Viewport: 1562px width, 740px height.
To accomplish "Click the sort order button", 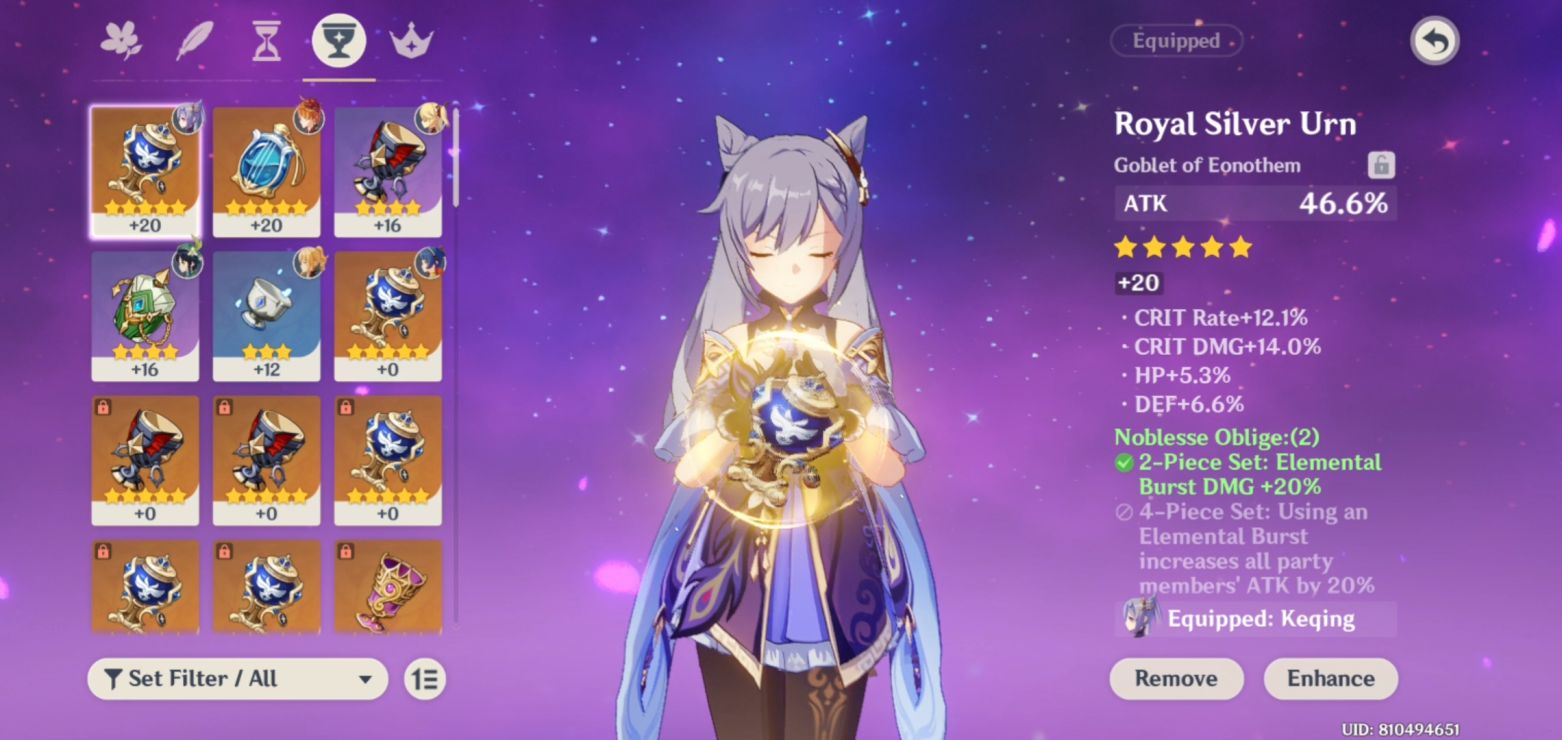I will (x=425, y=679).
